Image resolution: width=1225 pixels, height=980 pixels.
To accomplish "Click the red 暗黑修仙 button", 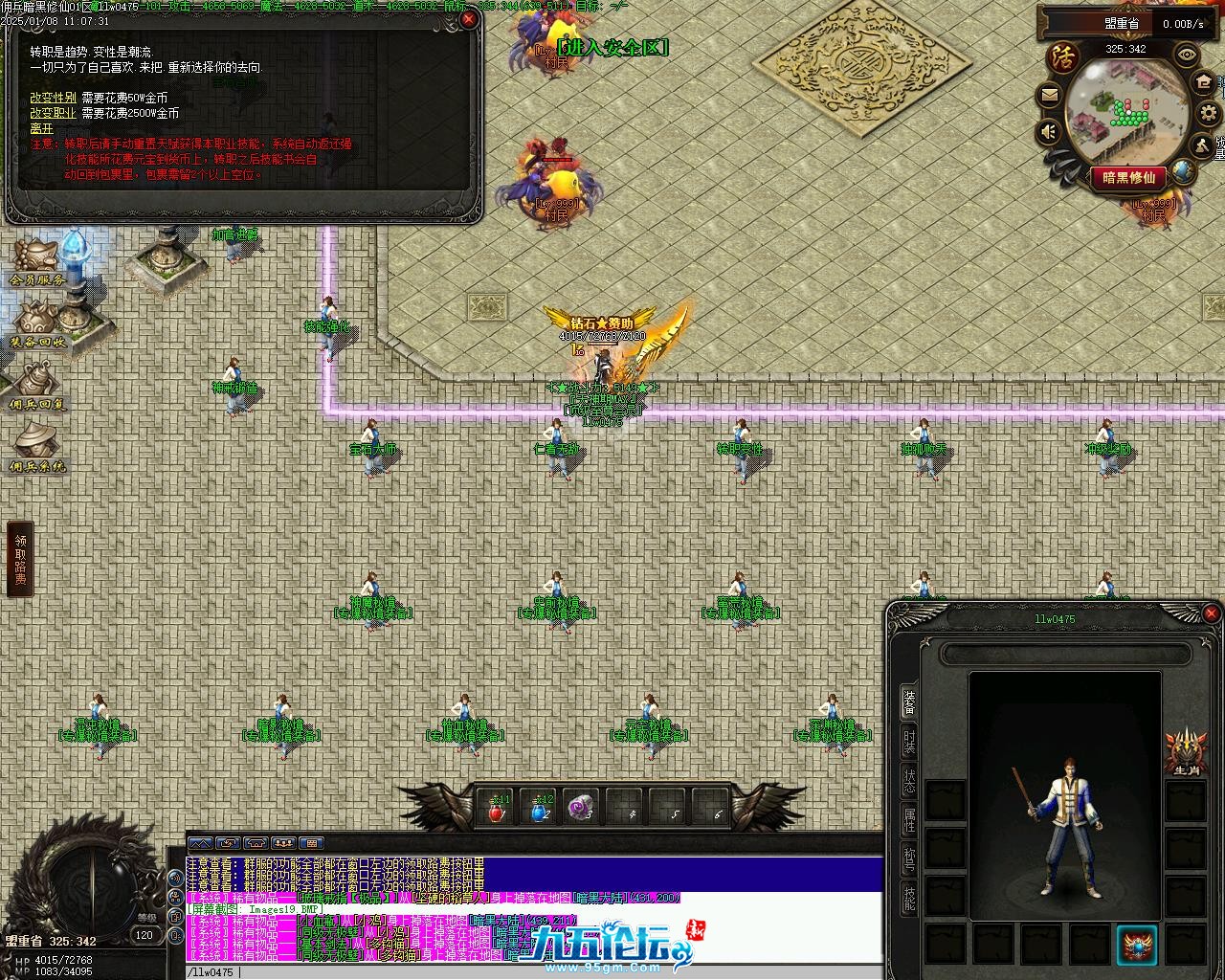I will click(x=1129, y=177).
